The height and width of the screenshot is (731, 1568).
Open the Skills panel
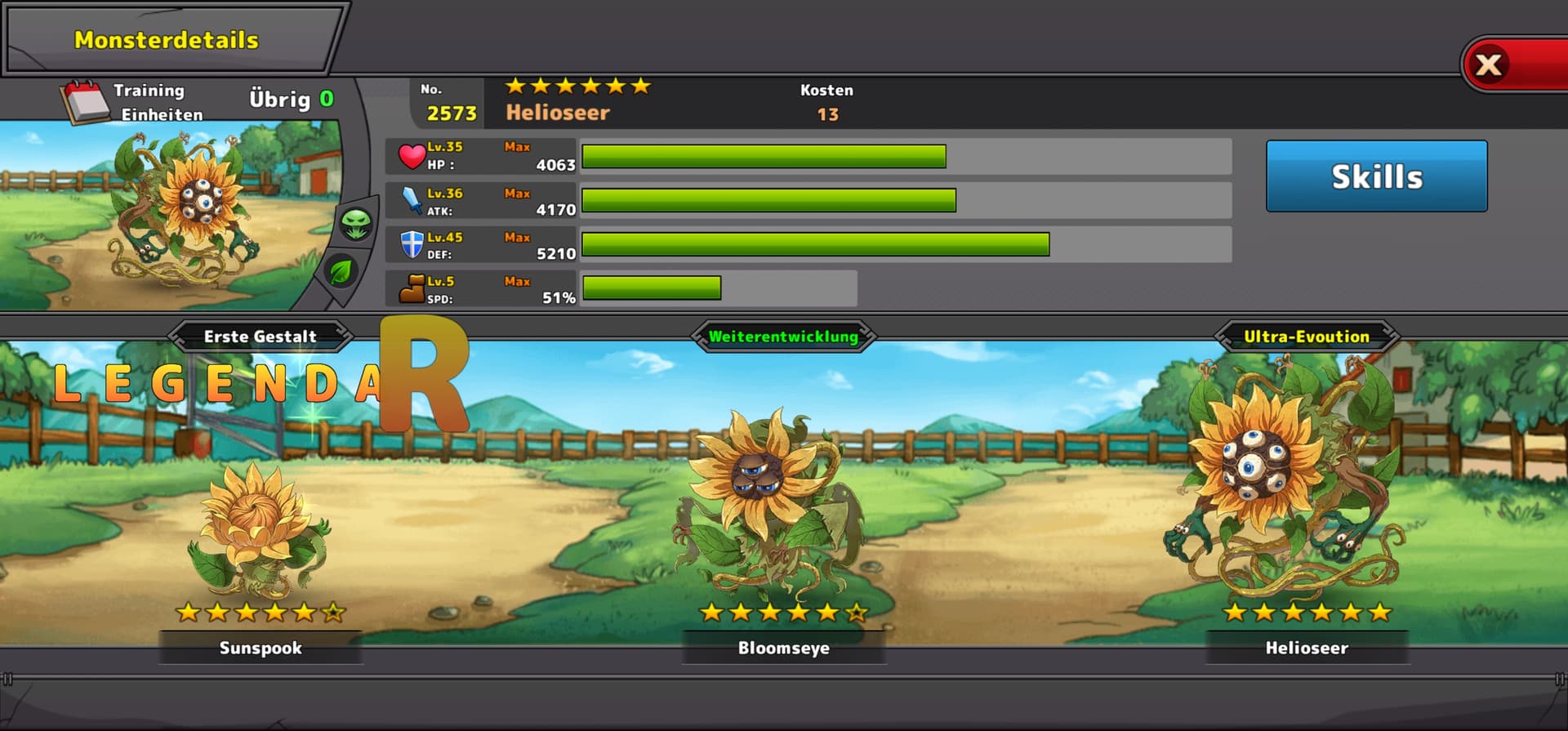click(1376, 176)
